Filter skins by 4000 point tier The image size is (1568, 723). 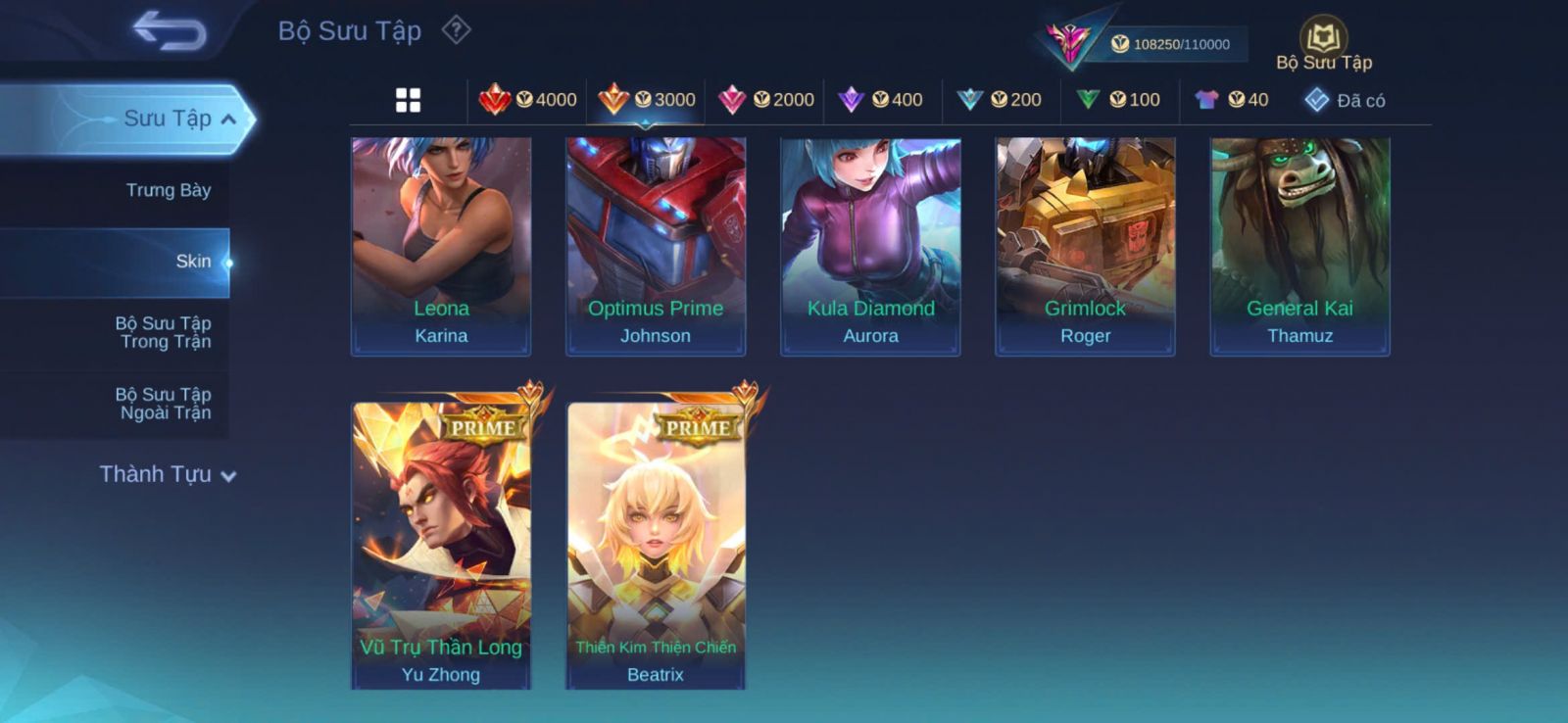[528, 100]
